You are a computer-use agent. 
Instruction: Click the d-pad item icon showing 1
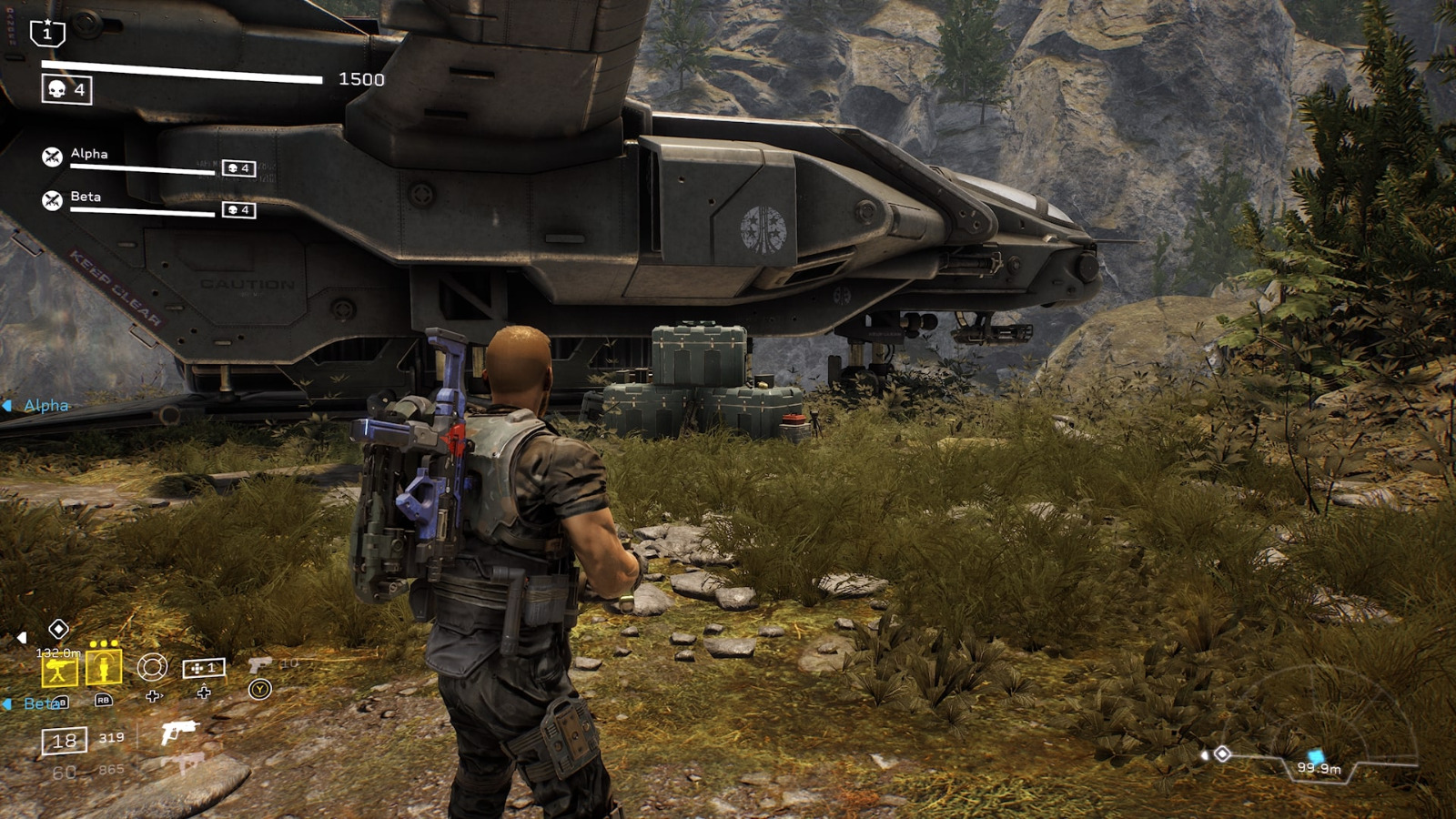coord(204,668)
